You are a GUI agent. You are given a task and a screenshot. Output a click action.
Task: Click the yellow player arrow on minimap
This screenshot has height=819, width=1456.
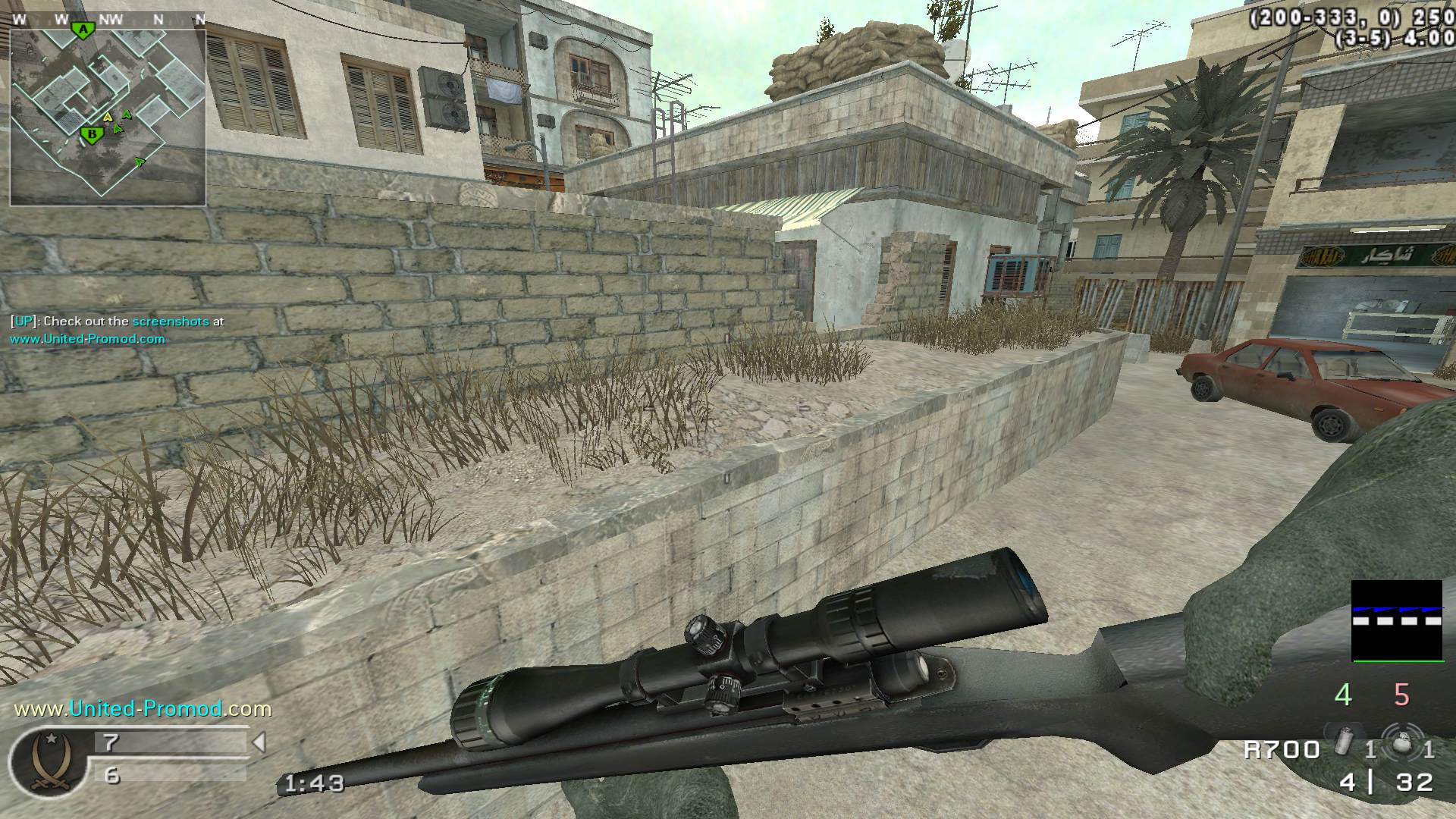pos(108,117)
